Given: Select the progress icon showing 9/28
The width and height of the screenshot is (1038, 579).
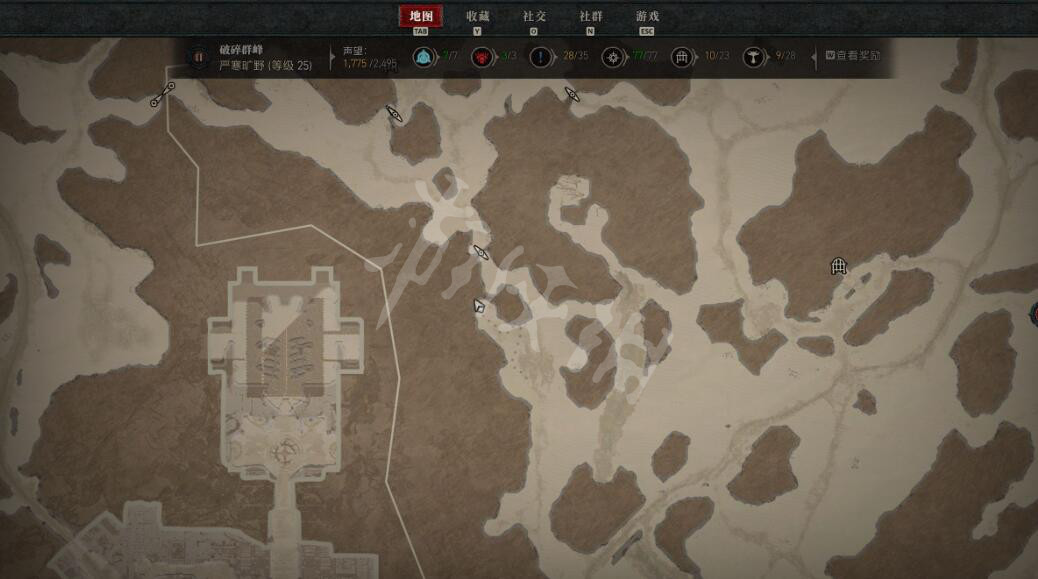Looking at the screenshot, I should pyautogui.click(x=754, y=57).
